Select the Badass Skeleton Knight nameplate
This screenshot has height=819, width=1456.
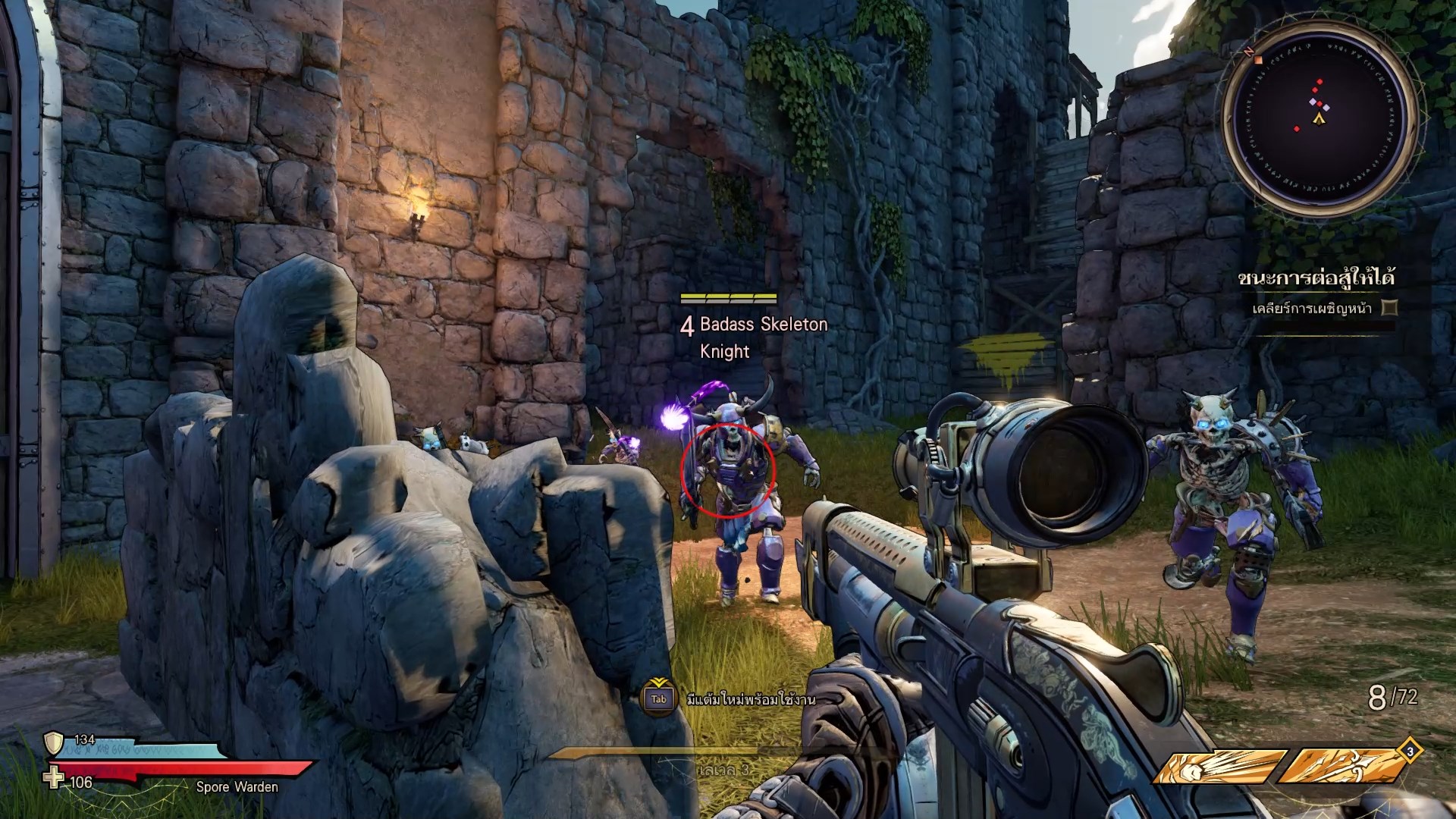point(754,337)
